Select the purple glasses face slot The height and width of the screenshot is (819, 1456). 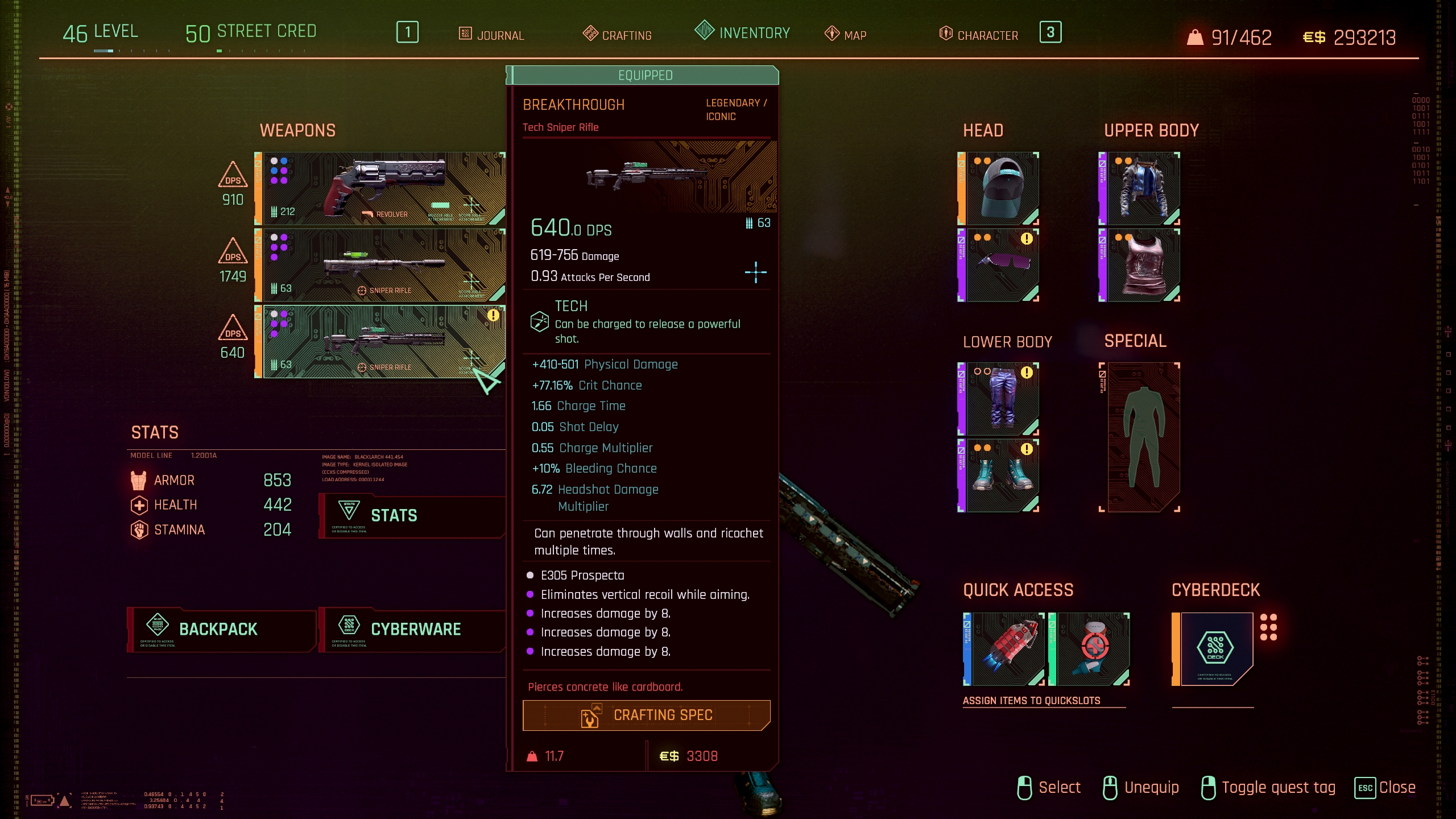(x=1002, y=265)
